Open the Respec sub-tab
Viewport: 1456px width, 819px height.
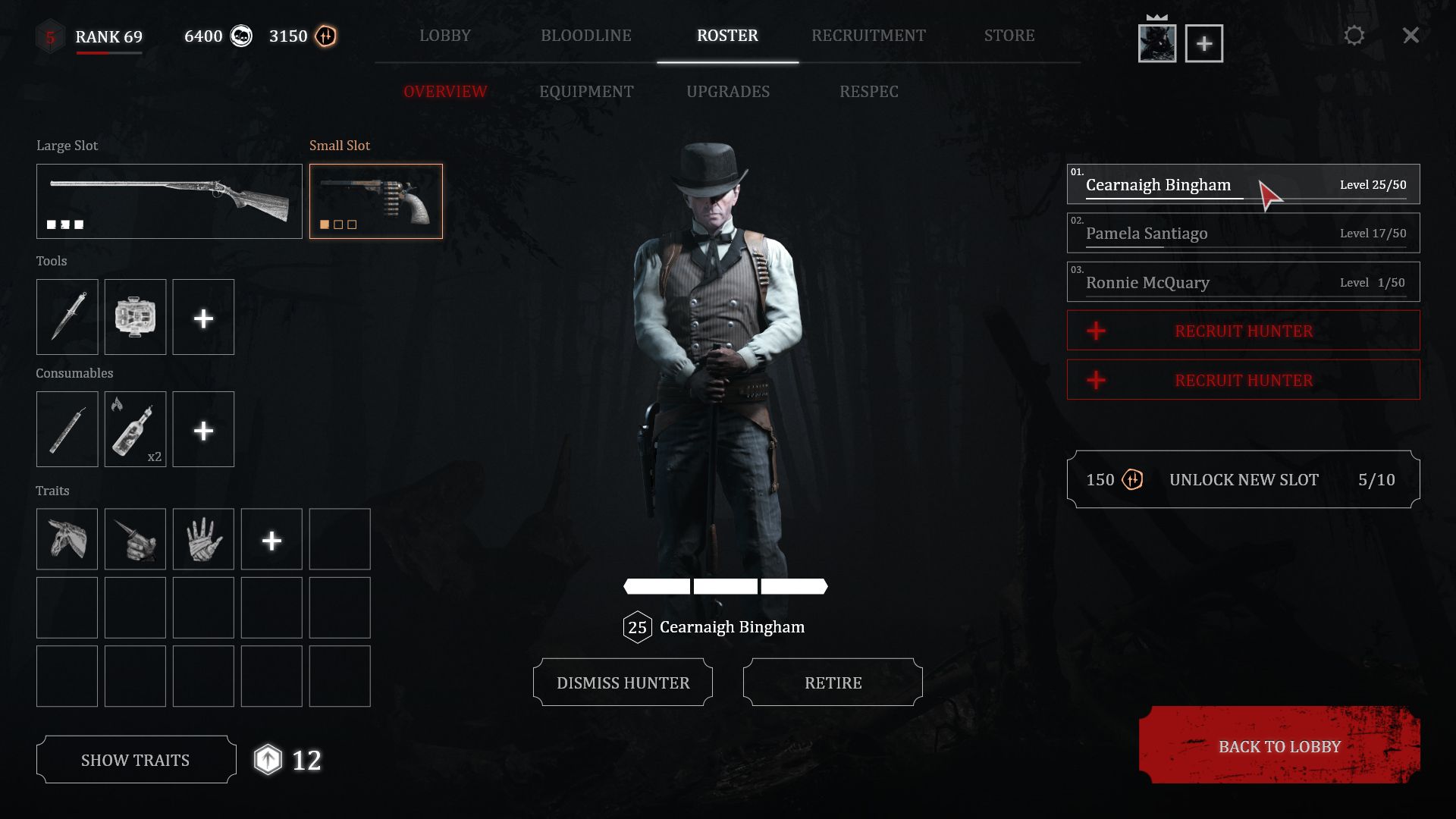pyautogui.click(x=868, y=92)
